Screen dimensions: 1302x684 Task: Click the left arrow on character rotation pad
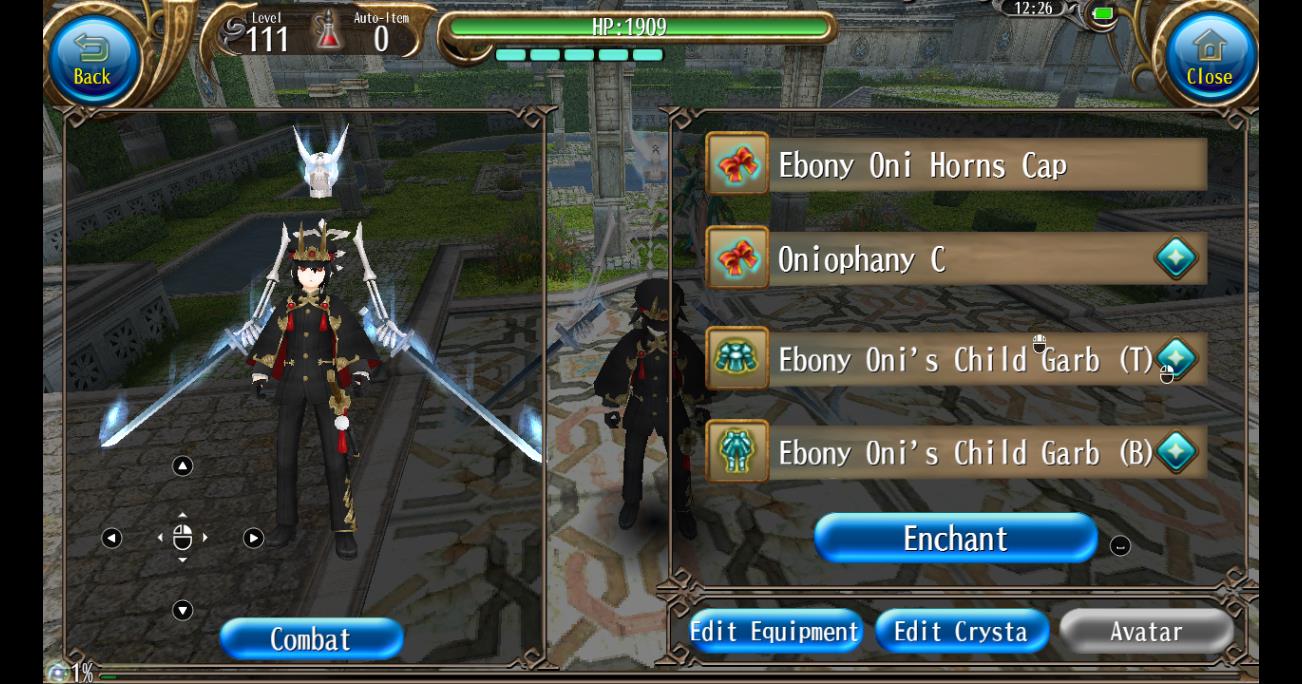(112, 538)
